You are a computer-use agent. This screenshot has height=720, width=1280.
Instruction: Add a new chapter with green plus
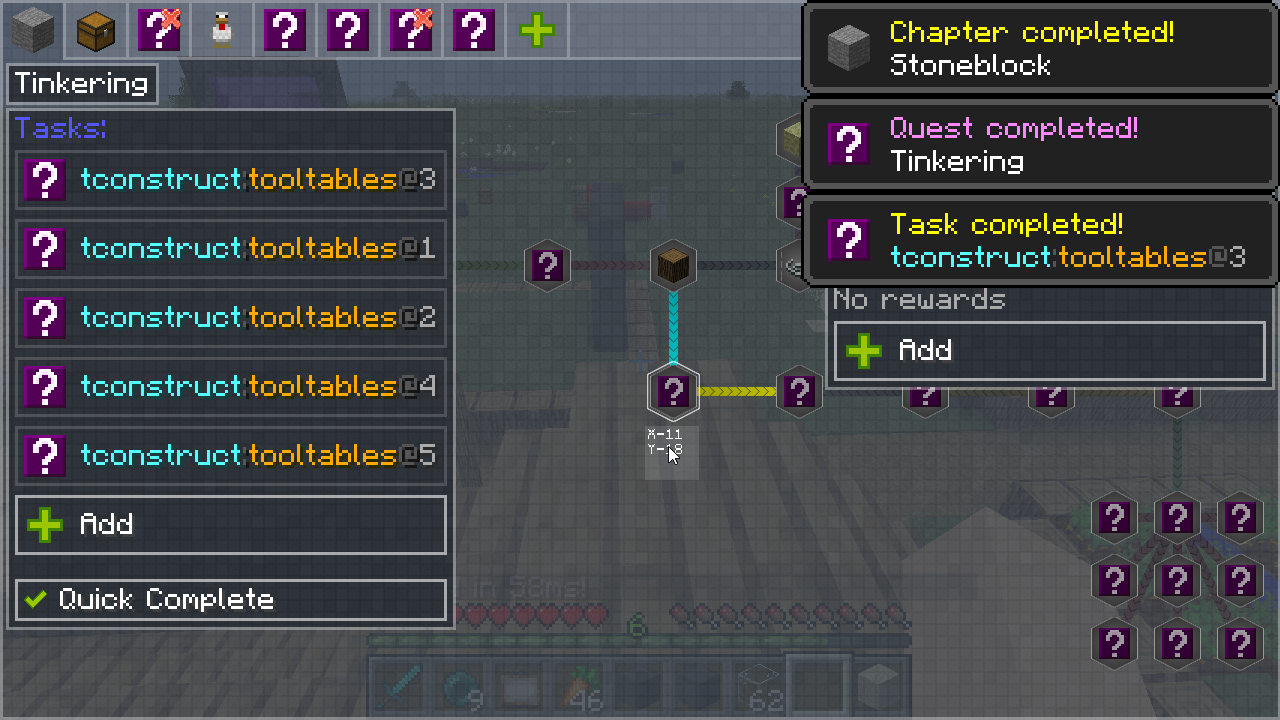pos(537,30)
